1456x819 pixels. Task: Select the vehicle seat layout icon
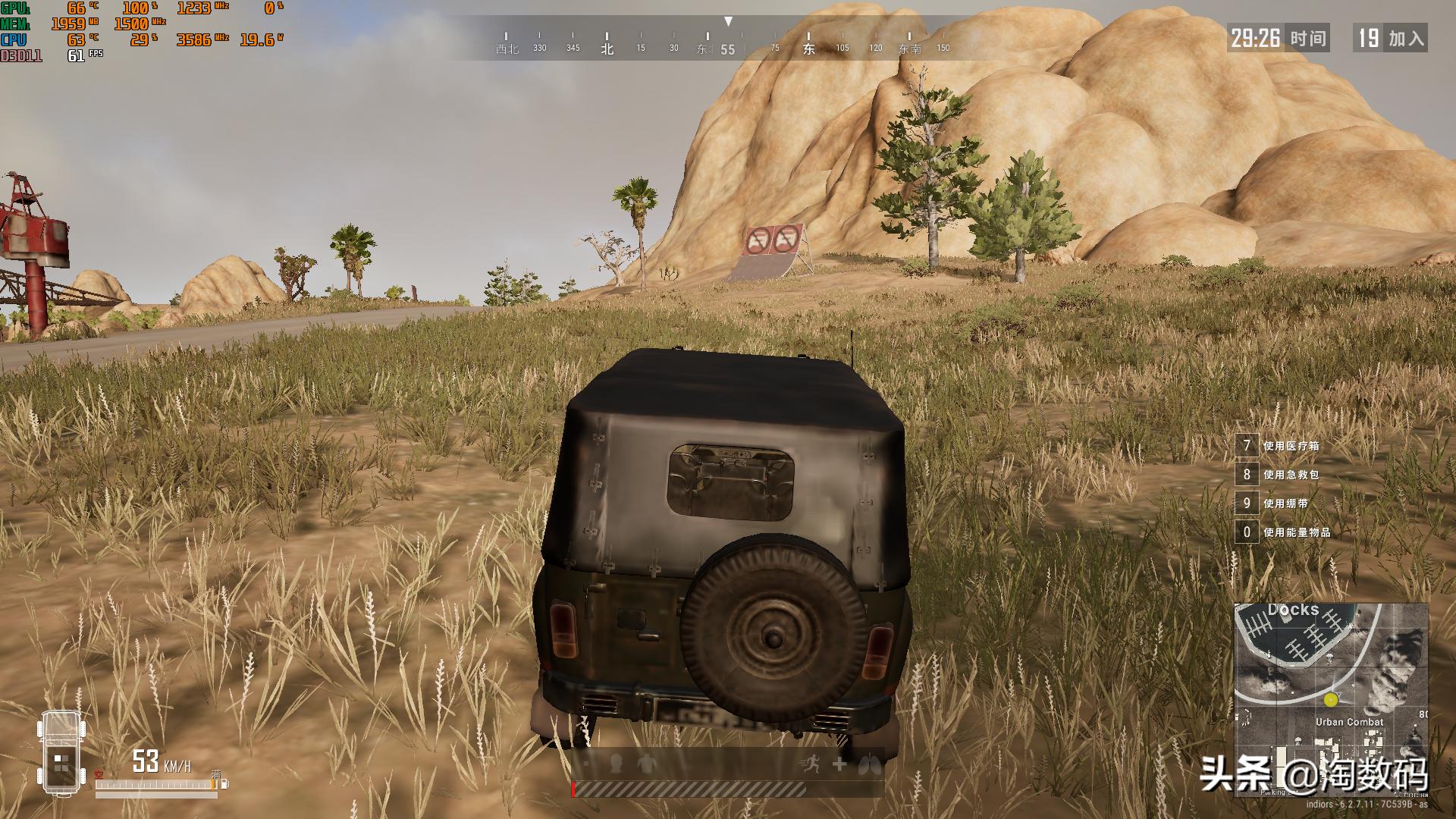point(60,752)
